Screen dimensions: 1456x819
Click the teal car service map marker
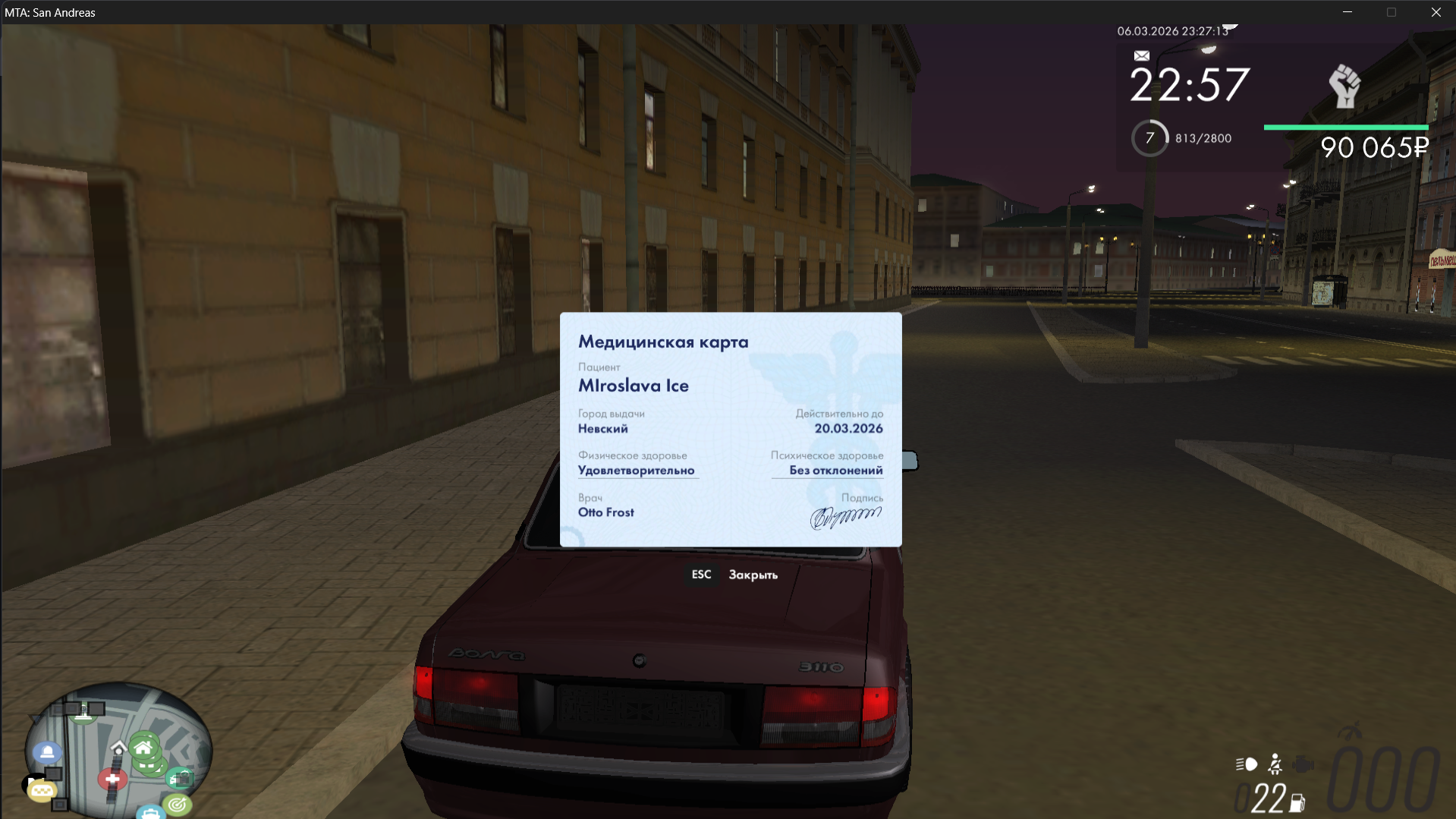pos(181,779)
